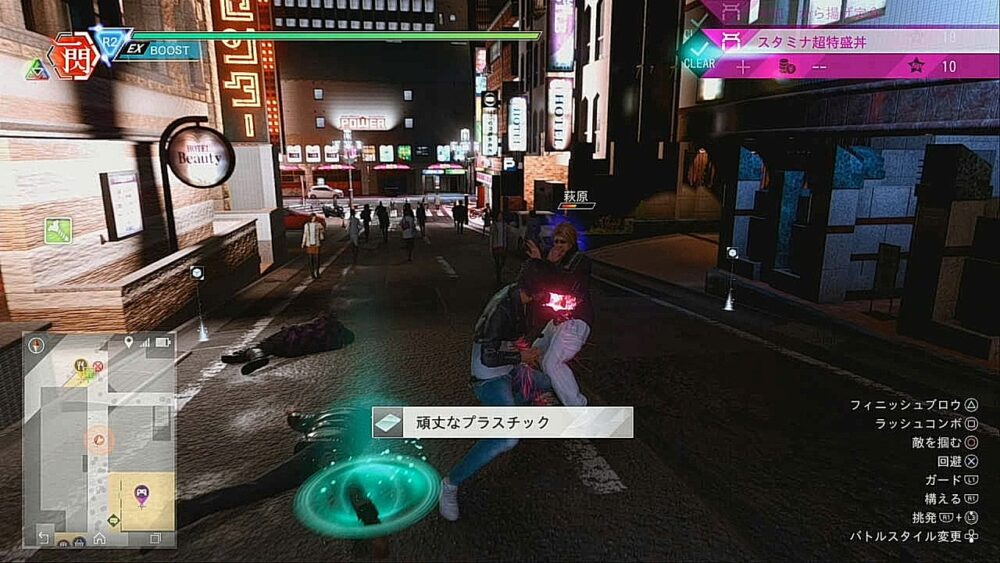
Task: Select the 頑丈なプラスチック item pickup popup
Action: 502,422
